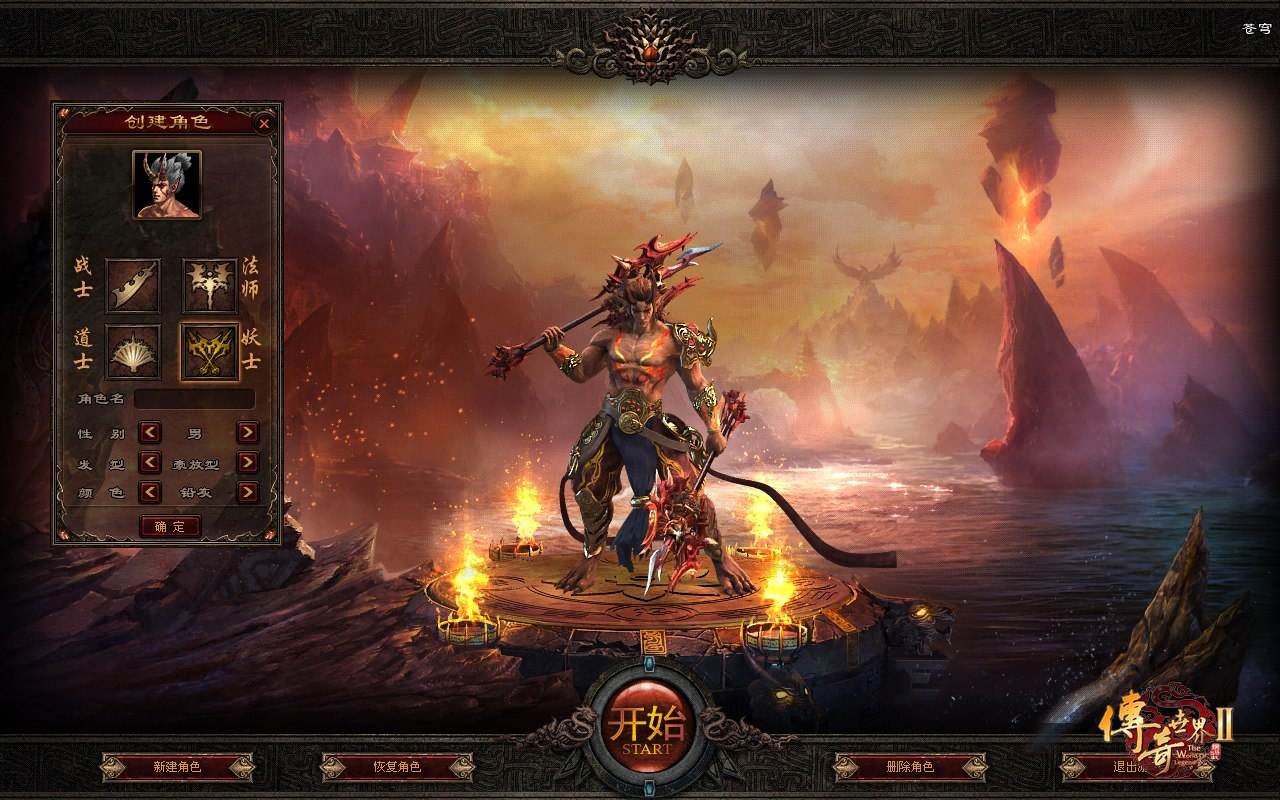Screen dimensions: 1280x800
Task: Switch 性别 gender with the right arrow
Action: [247, 433]
